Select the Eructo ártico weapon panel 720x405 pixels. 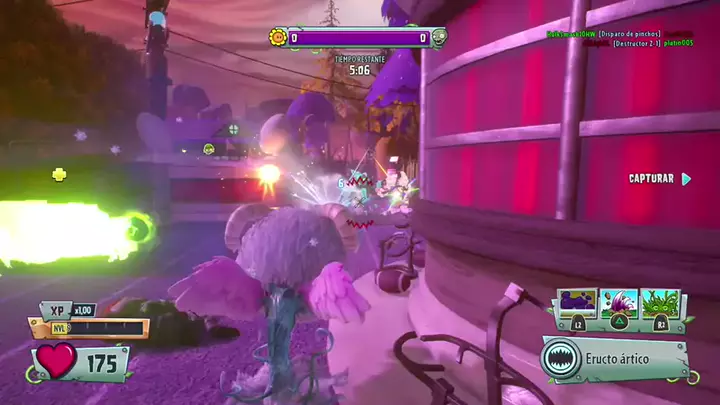point(617,358)
